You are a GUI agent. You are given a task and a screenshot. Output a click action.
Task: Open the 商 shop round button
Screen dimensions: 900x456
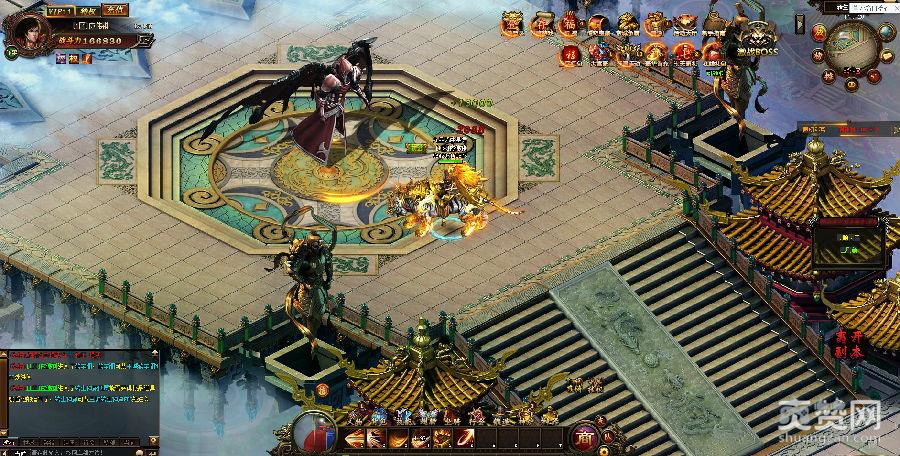(x=585, y=436)
